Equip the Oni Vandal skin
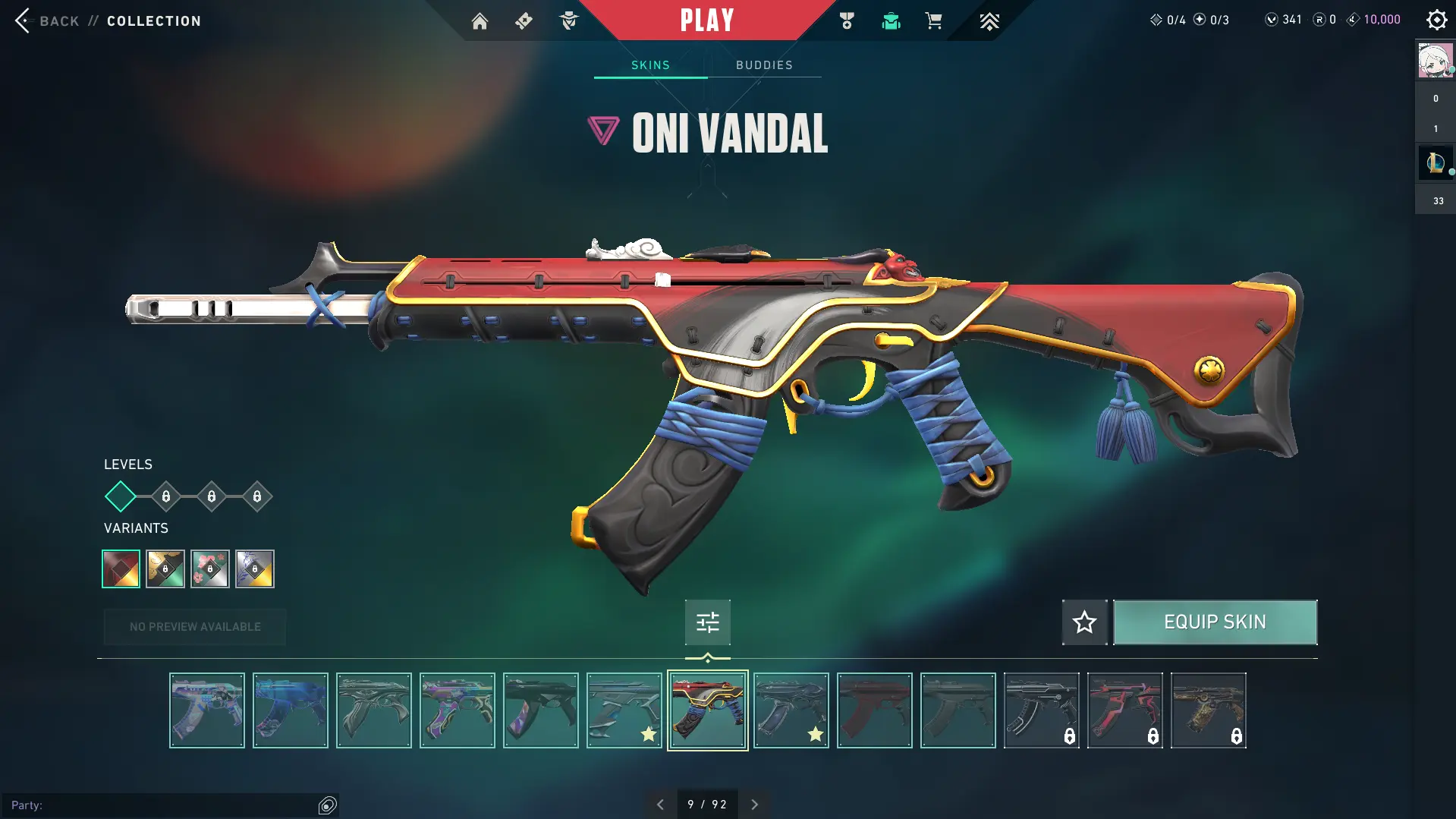The image size is (1456, 819). coord(1215,622)
